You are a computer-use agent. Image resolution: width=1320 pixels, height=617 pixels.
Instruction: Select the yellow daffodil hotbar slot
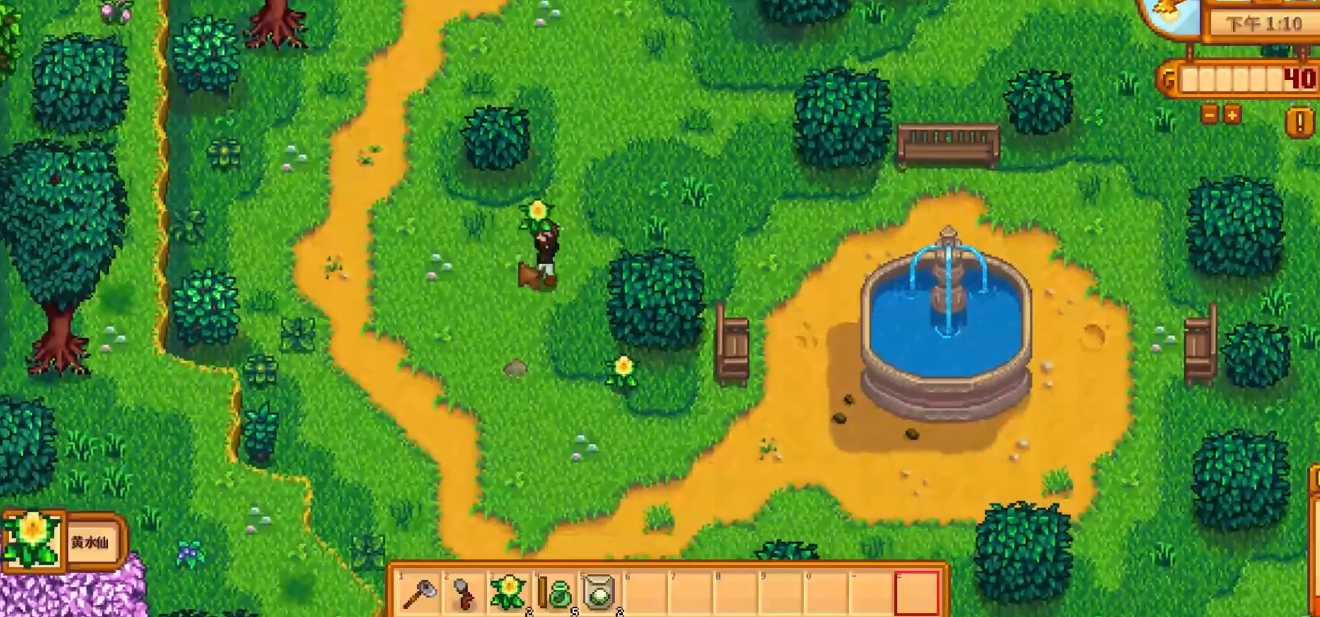pyautogui.click(x=509, y=592)
